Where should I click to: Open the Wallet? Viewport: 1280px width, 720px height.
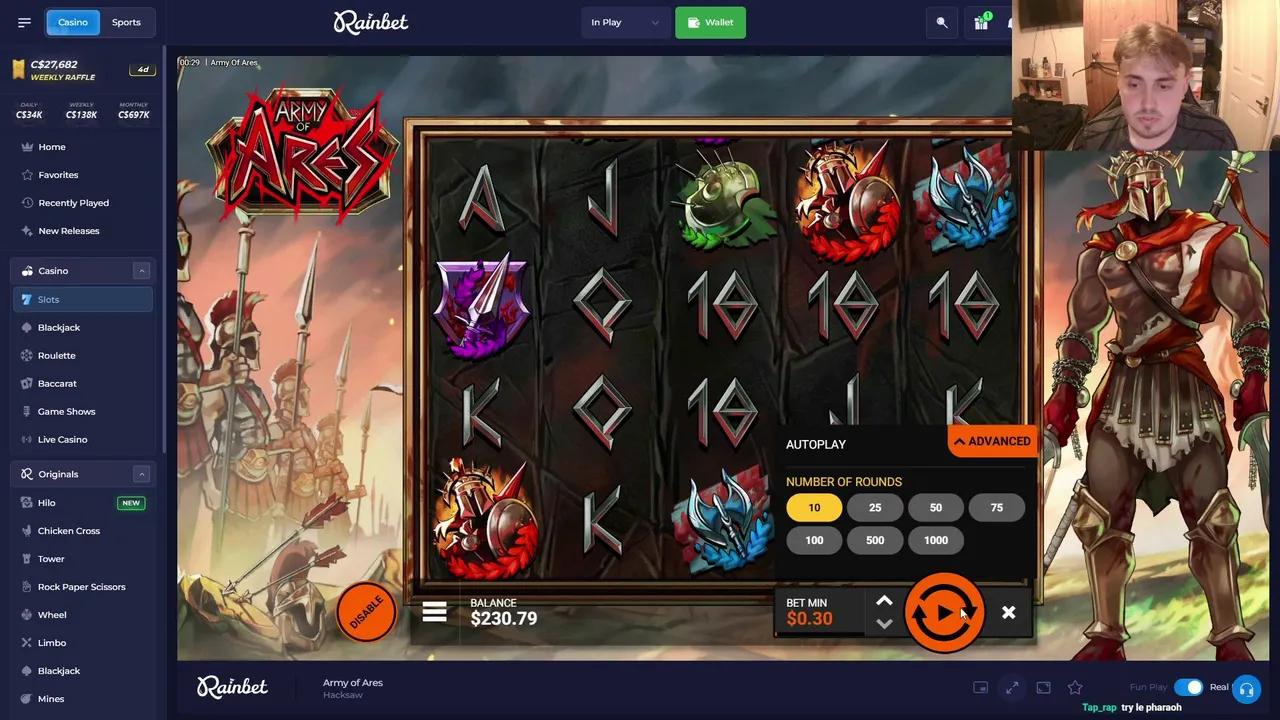tap(710, 21)
